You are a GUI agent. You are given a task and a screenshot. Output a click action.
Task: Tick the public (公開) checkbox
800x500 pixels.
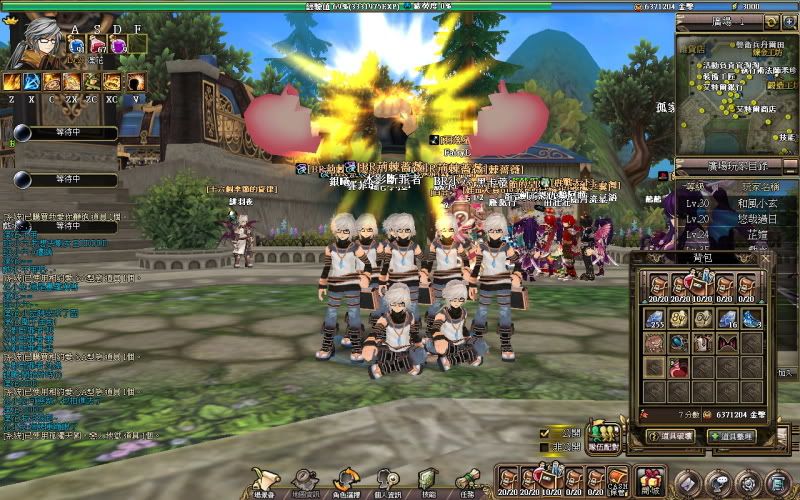coord(545,434)
